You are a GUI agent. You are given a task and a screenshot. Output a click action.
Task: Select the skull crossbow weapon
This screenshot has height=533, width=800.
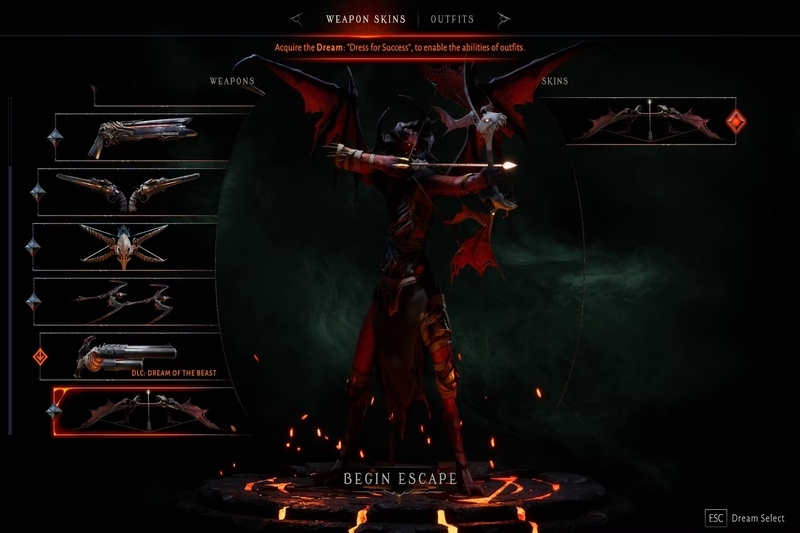125,246
